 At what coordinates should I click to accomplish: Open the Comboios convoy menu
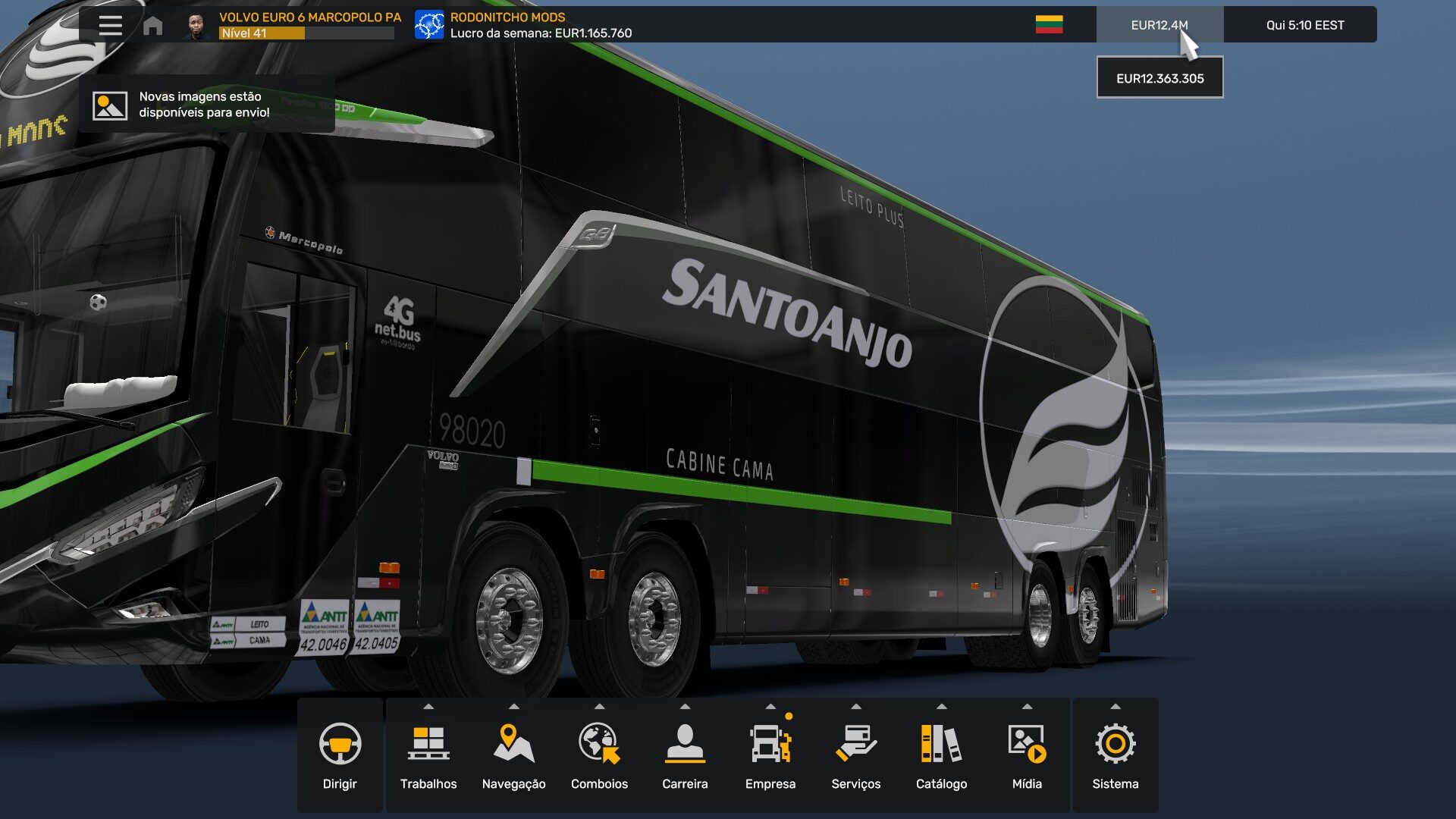coord(599,755)
